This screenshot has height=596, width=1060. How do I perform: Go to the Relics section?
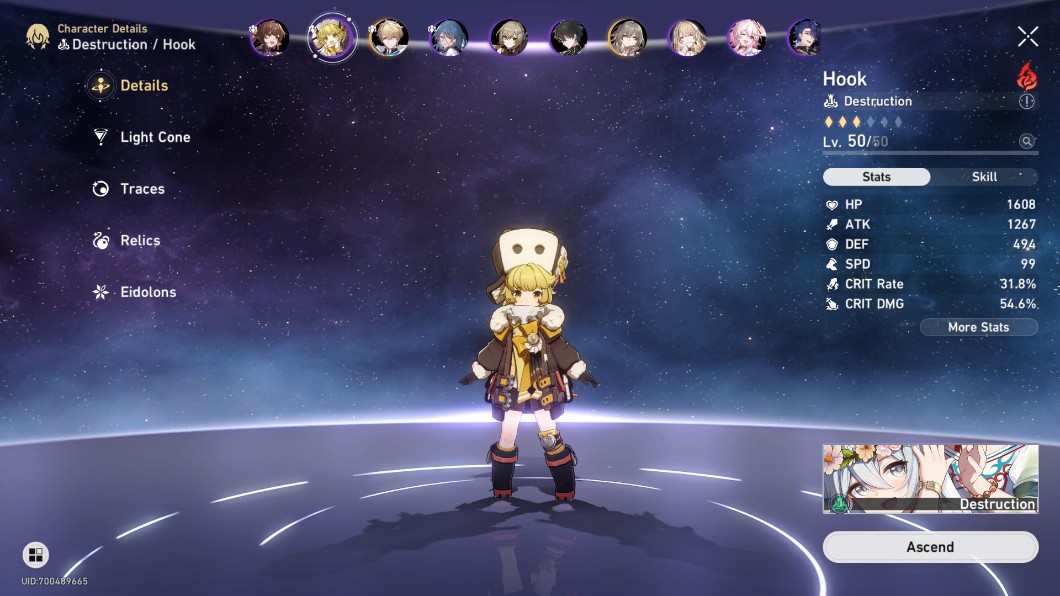click(x=139, y=241)
